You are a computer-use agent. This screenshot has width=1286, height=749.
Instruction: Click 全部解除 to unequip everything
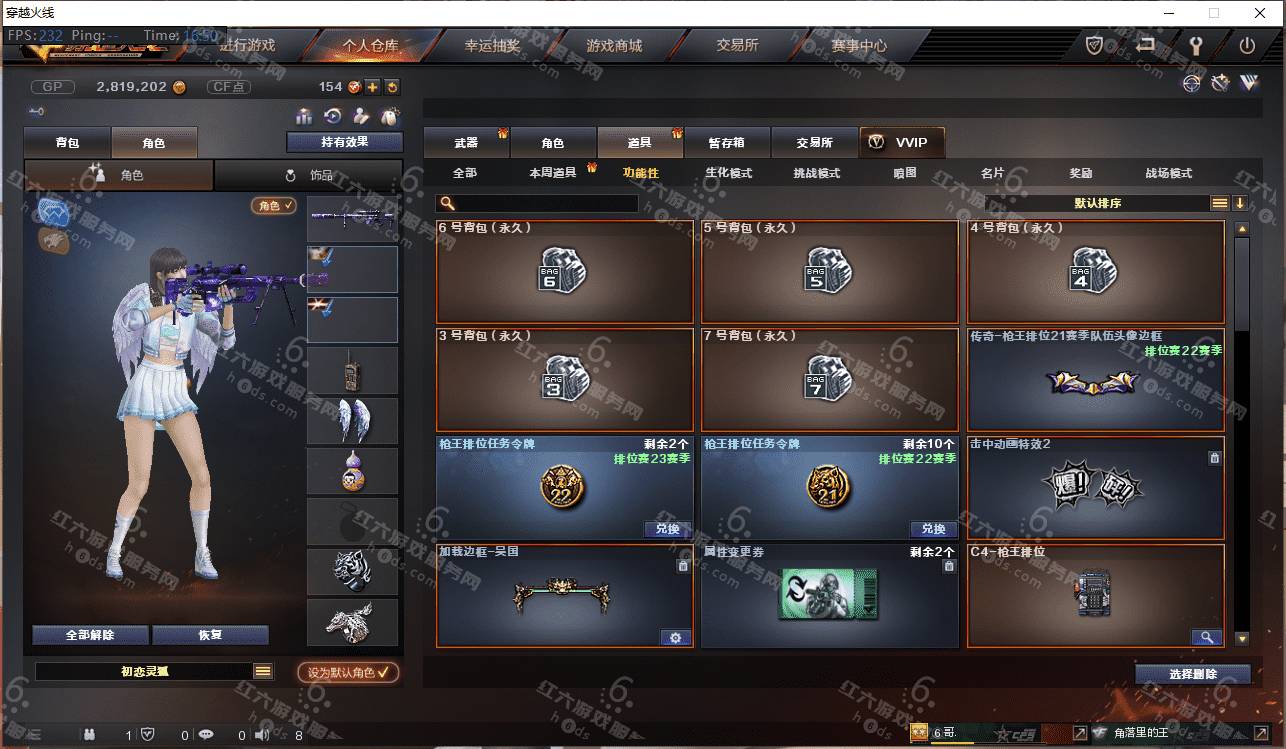click(x=90, y=635)
